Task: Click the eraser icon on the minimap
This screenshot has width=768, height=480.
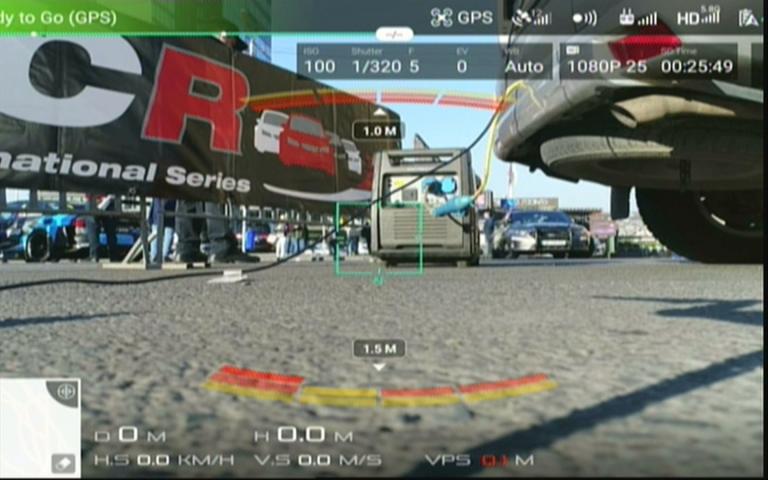Action: coord(63,463)
